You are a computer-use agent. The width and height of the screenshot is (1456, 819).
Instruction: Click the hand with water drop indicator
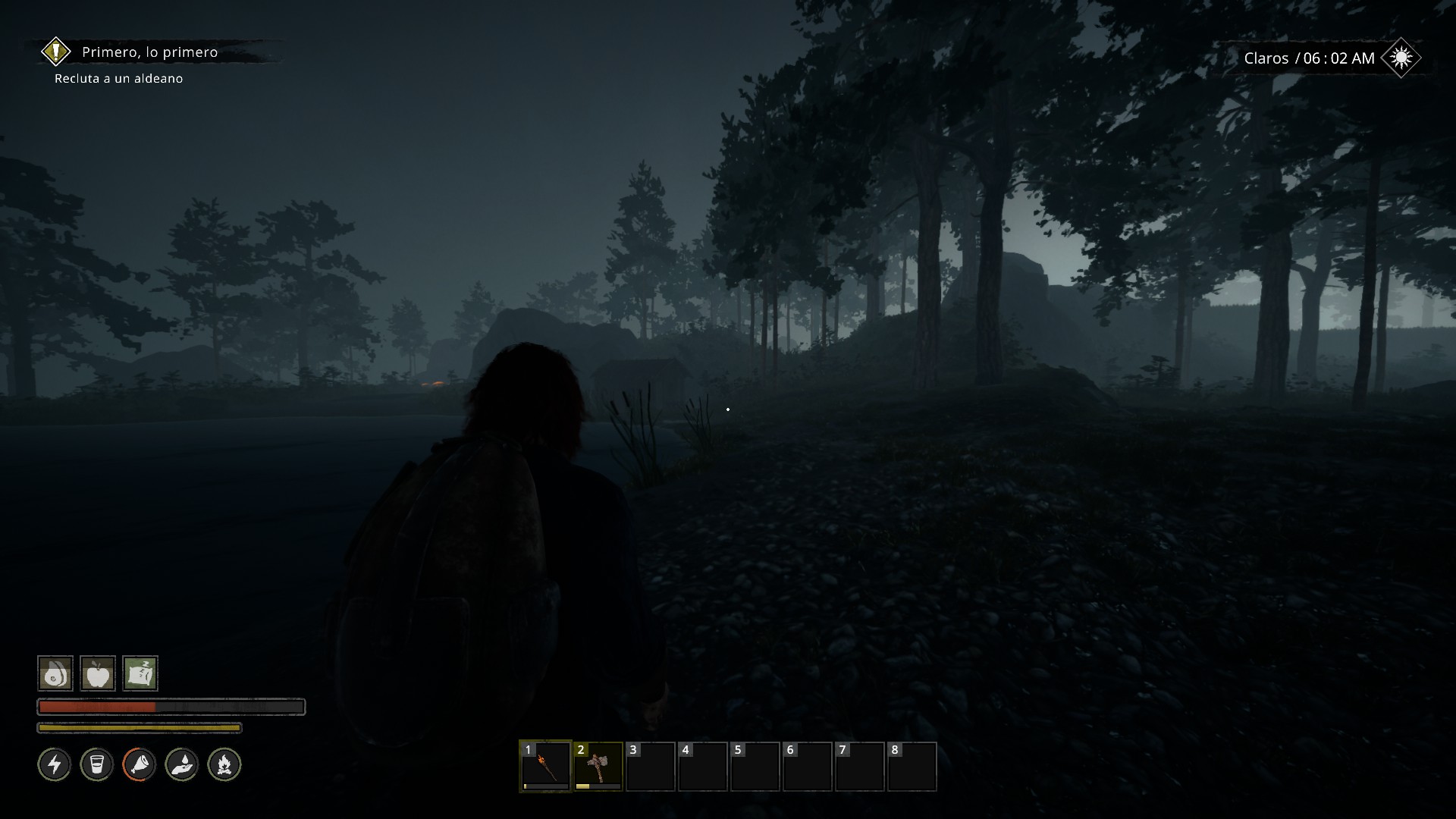pyautogui.click(x=182, y=764)
